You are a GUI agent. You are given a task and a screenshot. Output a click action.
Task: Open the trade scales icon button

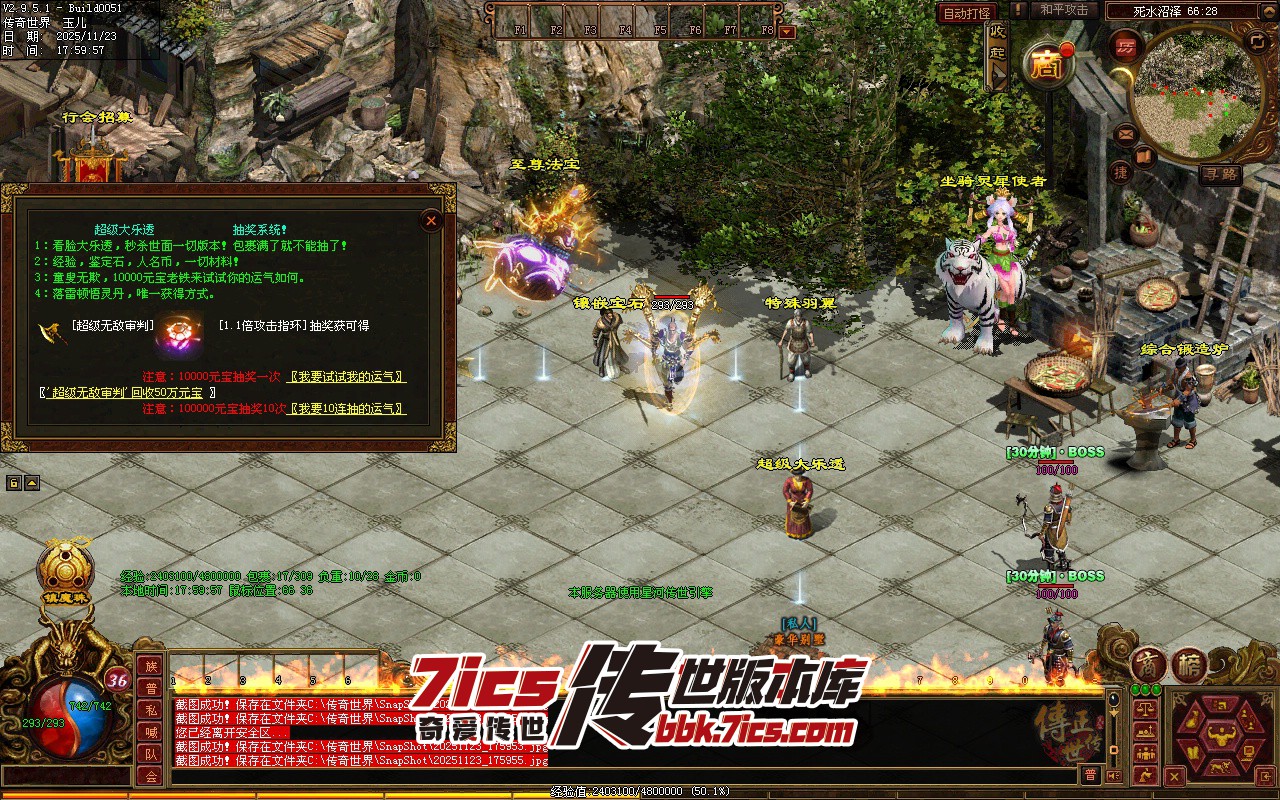1145,707
